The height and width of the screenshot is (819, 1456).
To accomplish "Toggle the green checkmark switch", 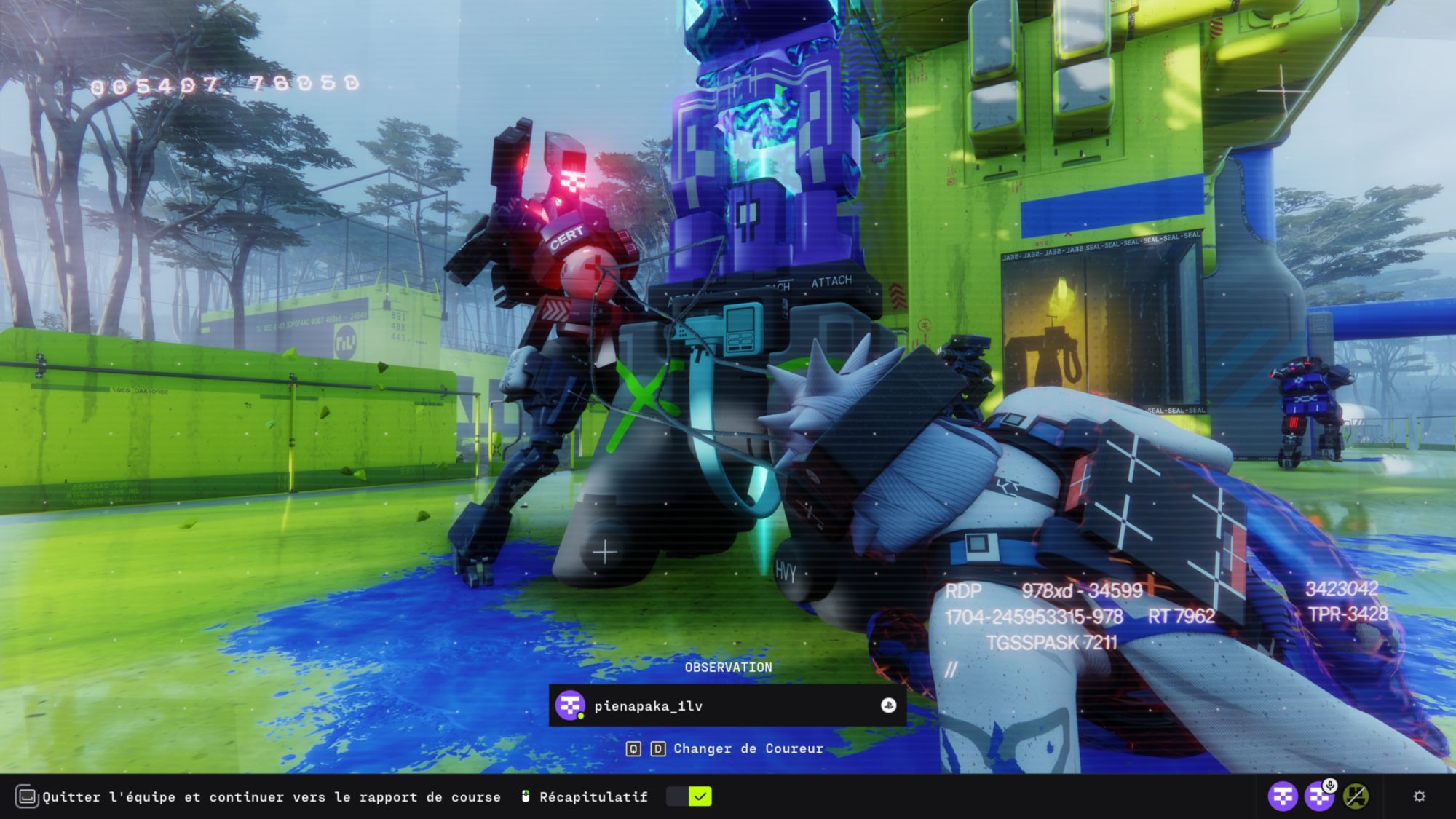I will pos(689,796).
